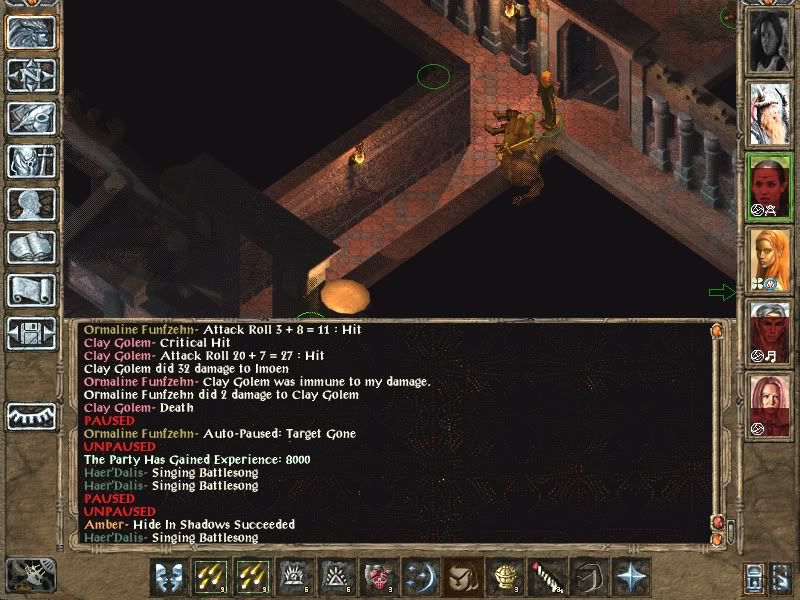Open the character record (head silhouette icon)
Viewport: 800px width, 600px height.
(x=30, y=204)
